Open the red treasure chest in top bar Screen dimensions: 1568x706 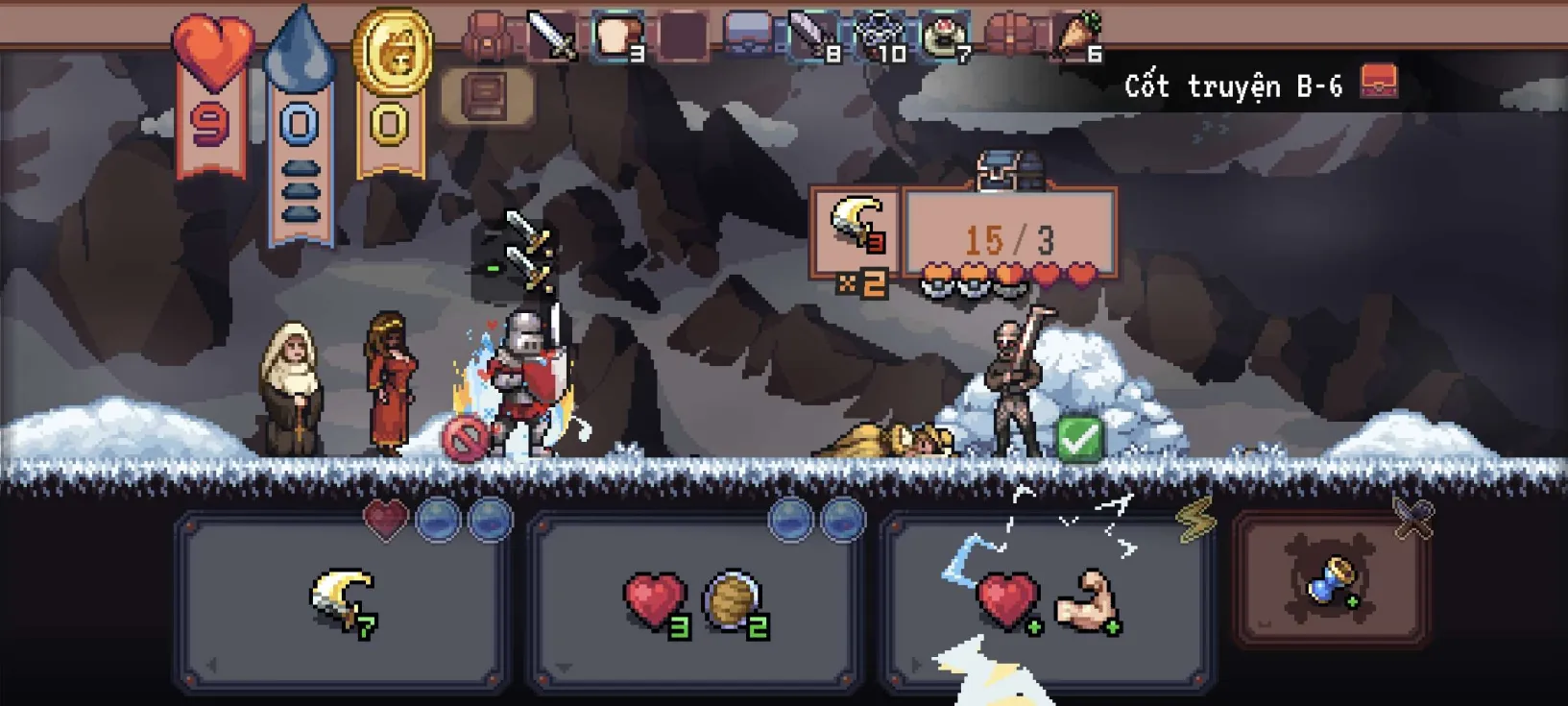point(1010,37)
